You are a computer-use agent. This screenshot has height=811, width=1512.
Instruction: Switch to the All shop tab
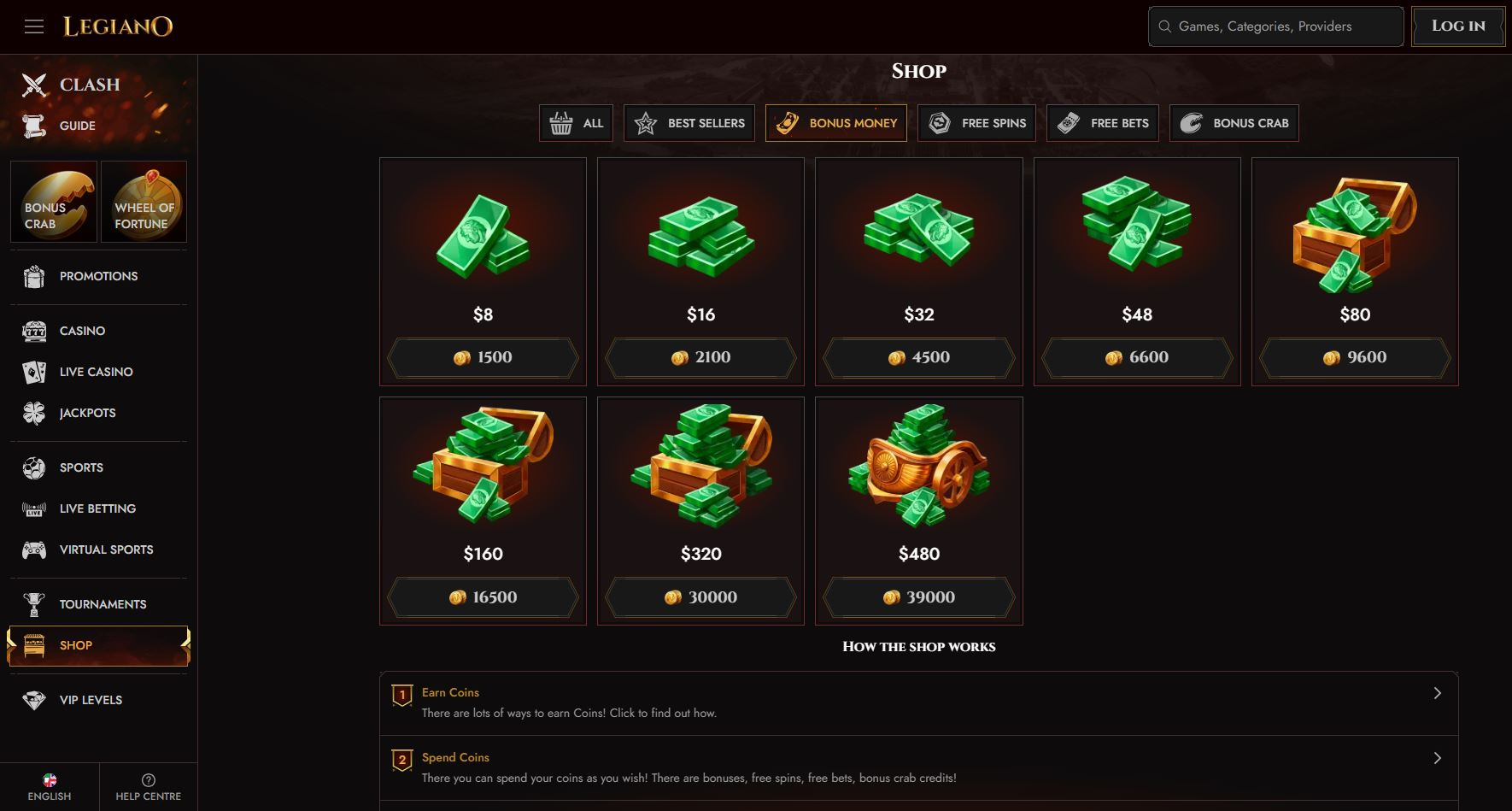[577, 123]
